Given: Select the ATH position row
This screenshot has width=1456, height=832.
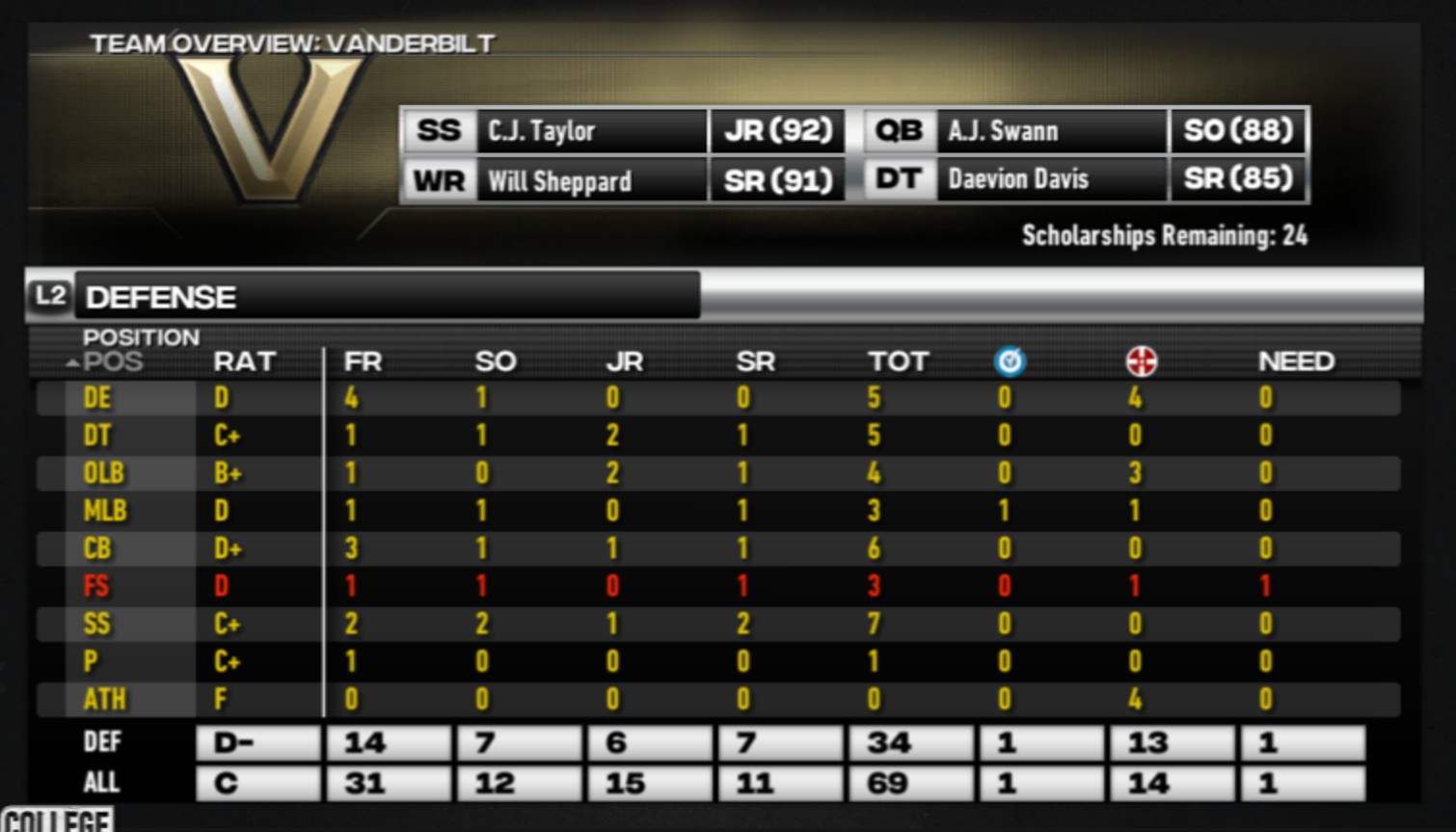Looking at the screenshot, I should pos(104,699).
